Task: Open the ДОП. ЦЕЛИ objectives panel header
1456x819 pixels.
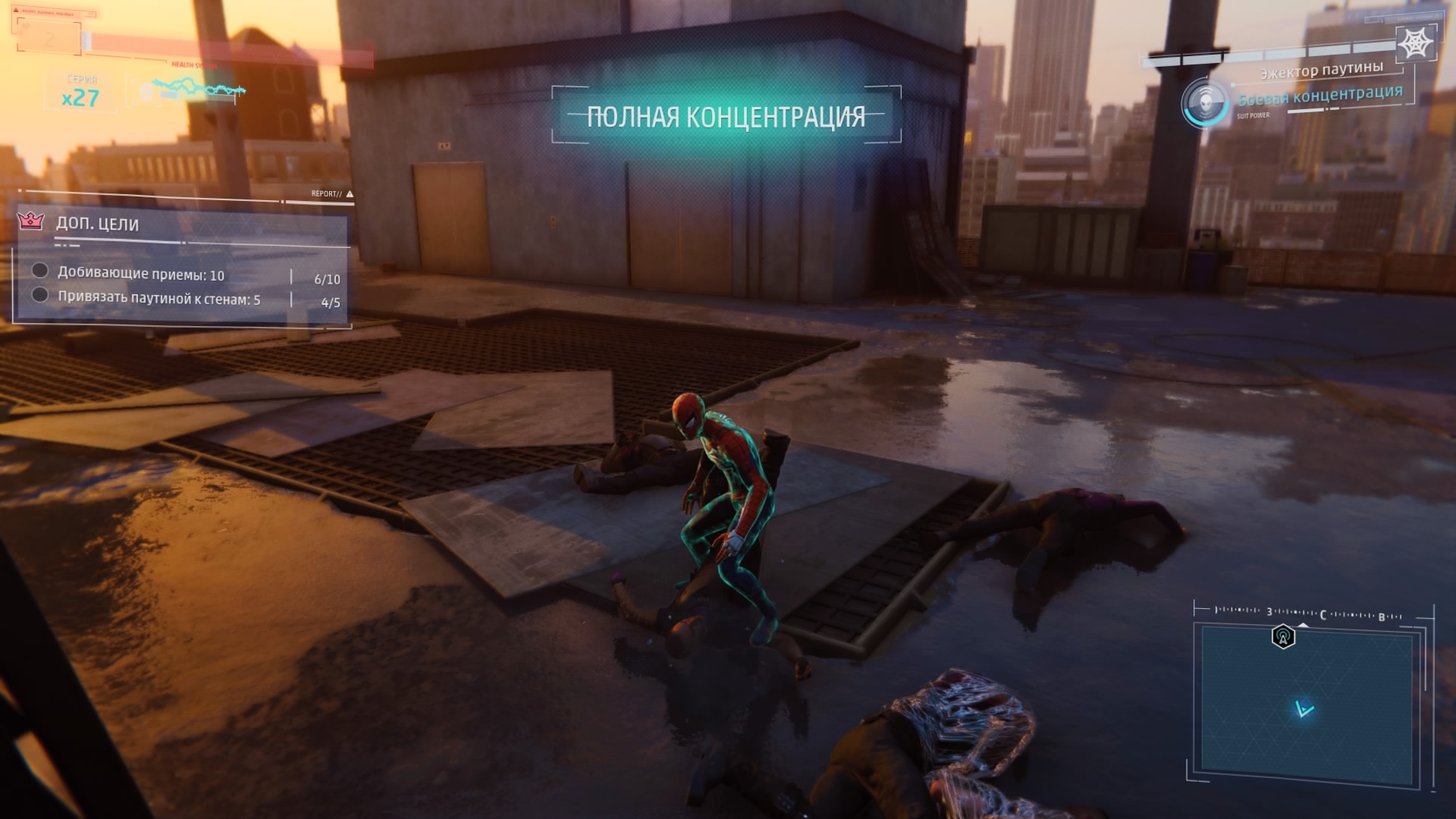Action: 98,224
